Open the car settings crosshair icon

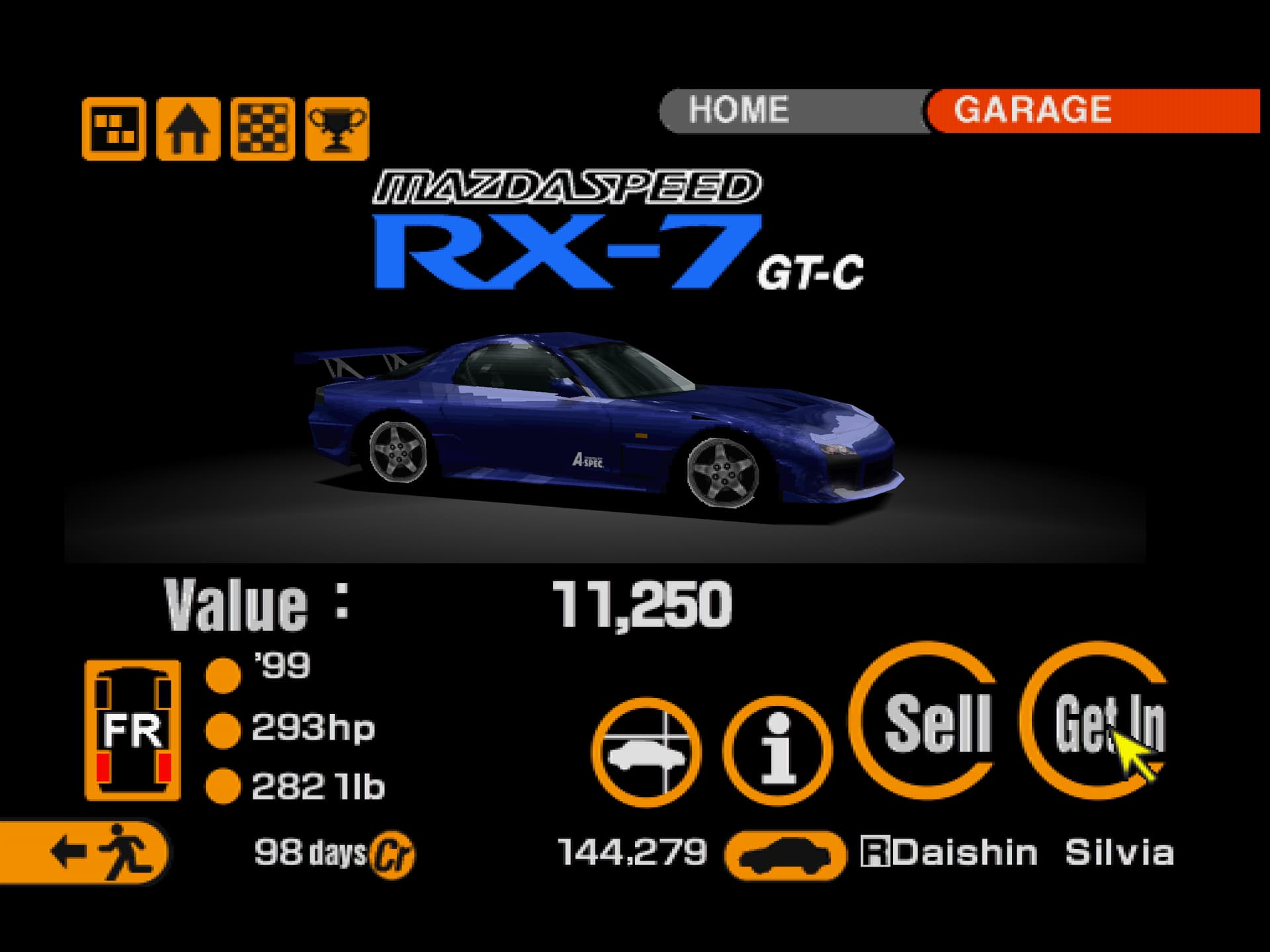[646, 752]
